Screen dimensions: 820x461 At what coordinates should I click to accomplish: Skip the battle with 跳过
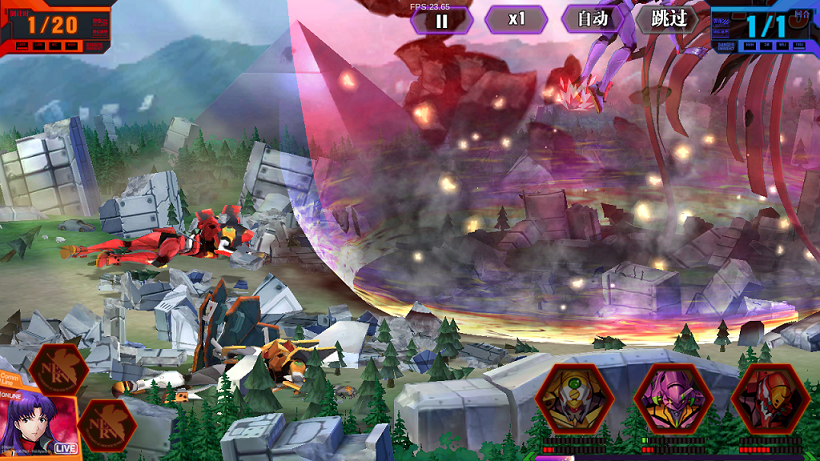coord(667,19)
